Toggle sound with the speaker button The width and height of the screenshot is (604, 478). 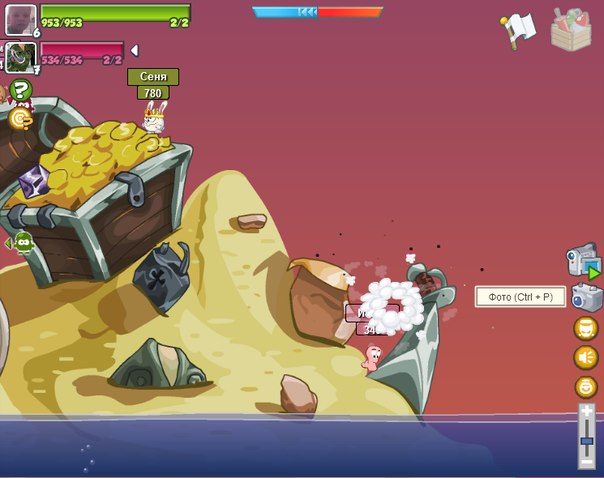586,357
